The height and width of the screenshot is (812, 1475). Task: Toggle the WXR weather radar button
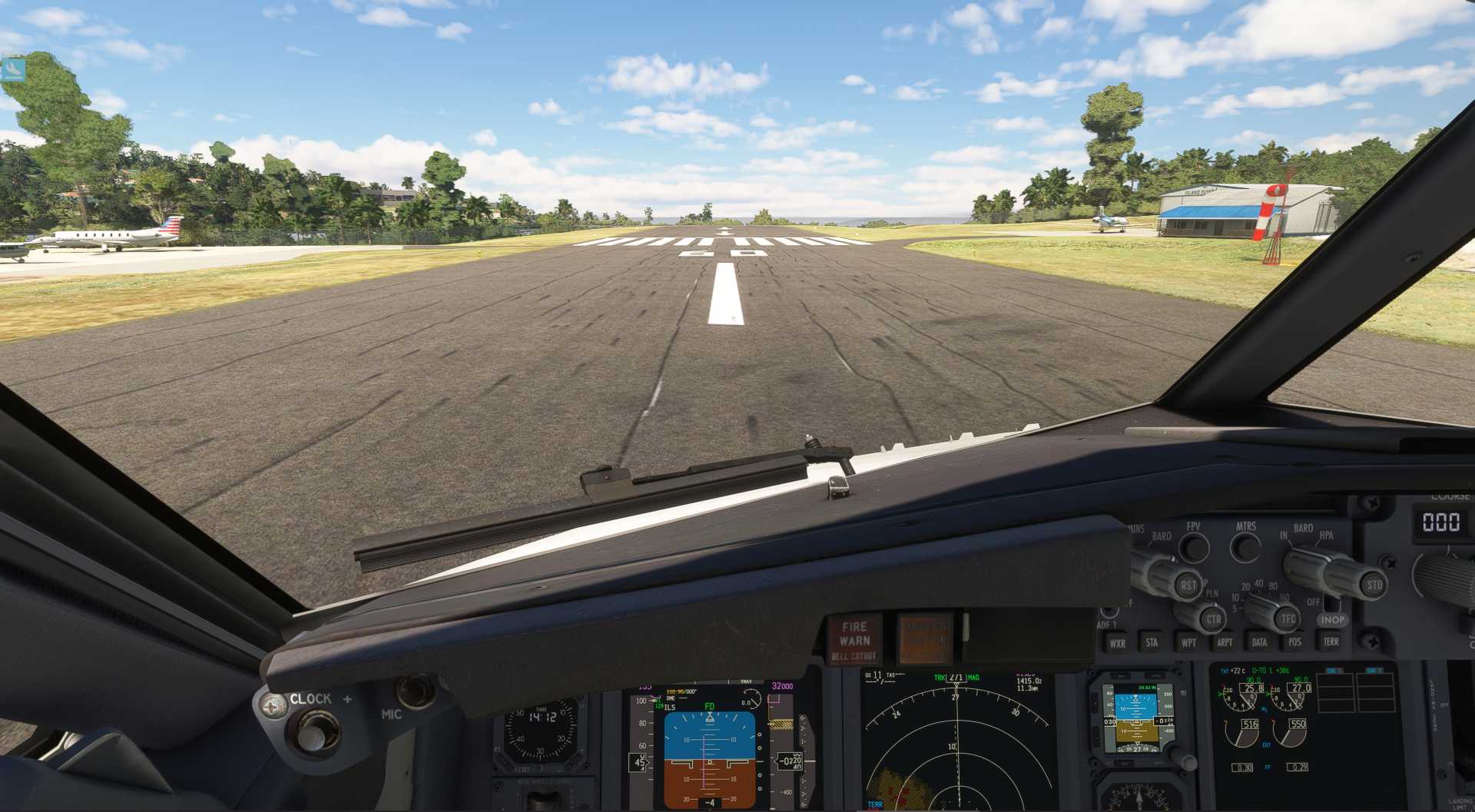pyautogui.click(x=1117, y=643)
